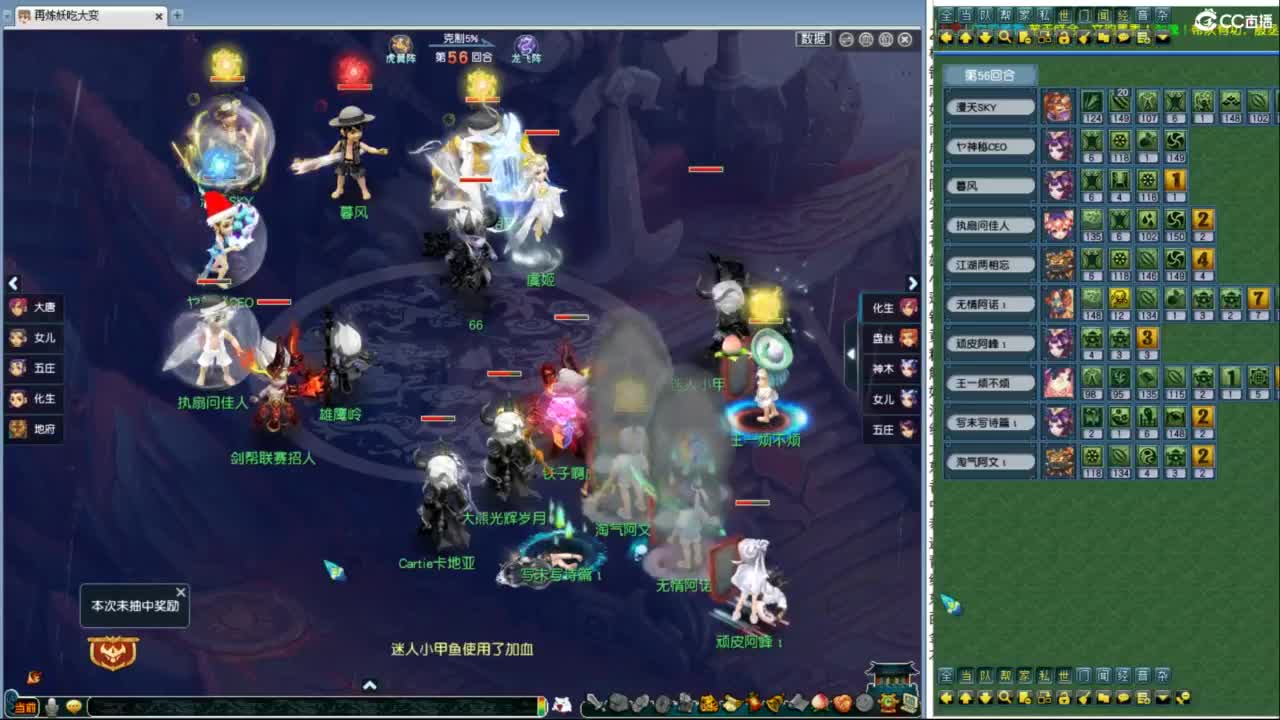Screen dimensions: 1280x720
Task: Click the speech bubble icon in the chat toolbar
Action: 1123,37
